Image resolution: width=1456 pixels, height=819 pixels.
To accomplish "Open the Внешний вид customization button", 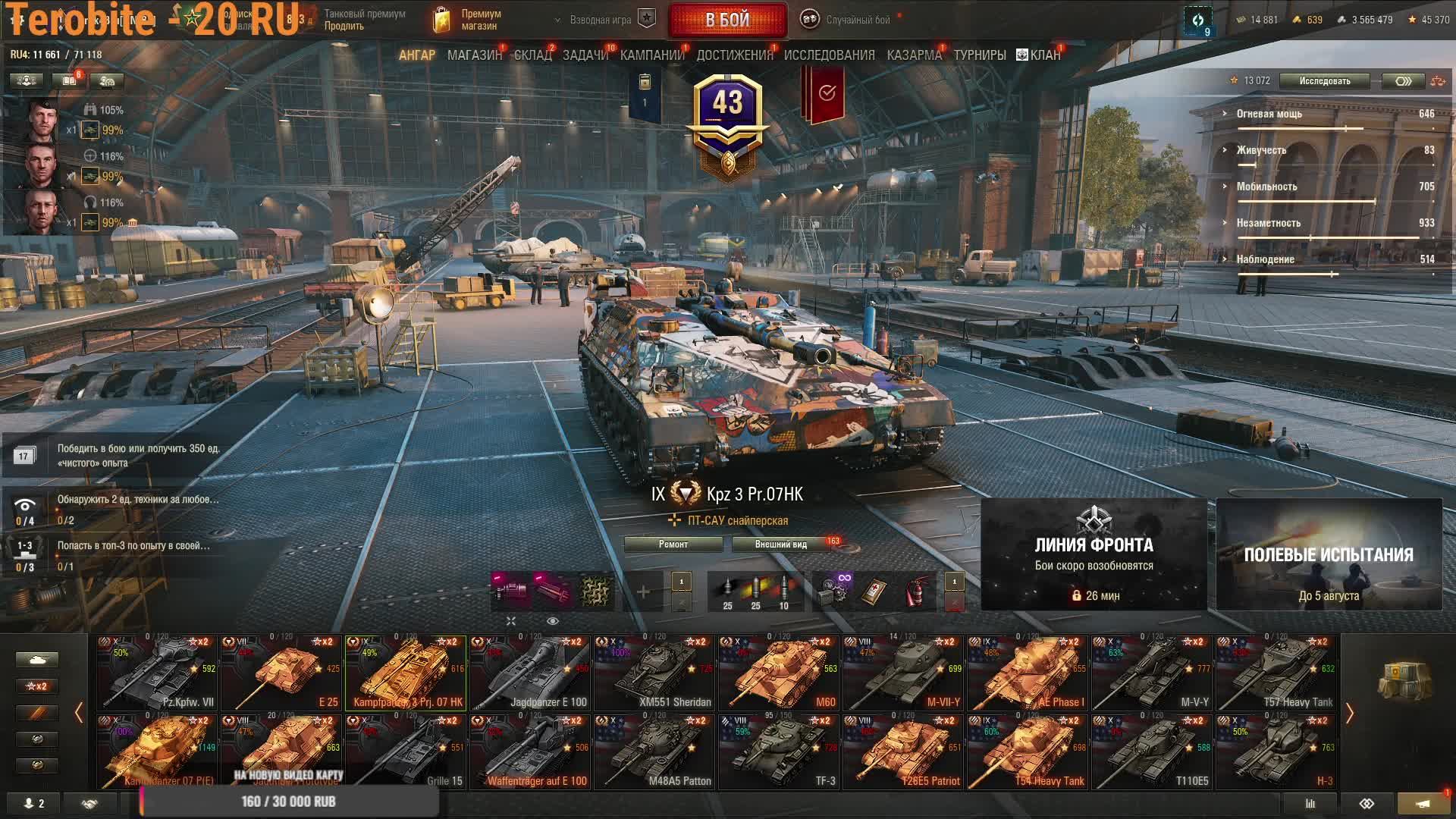I will (x=780, y=544).
